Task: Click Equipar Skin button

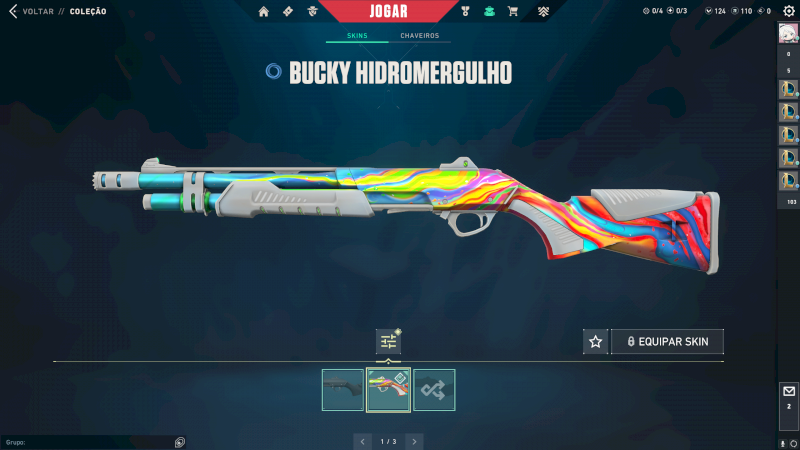Action: [x=667, y=342]
